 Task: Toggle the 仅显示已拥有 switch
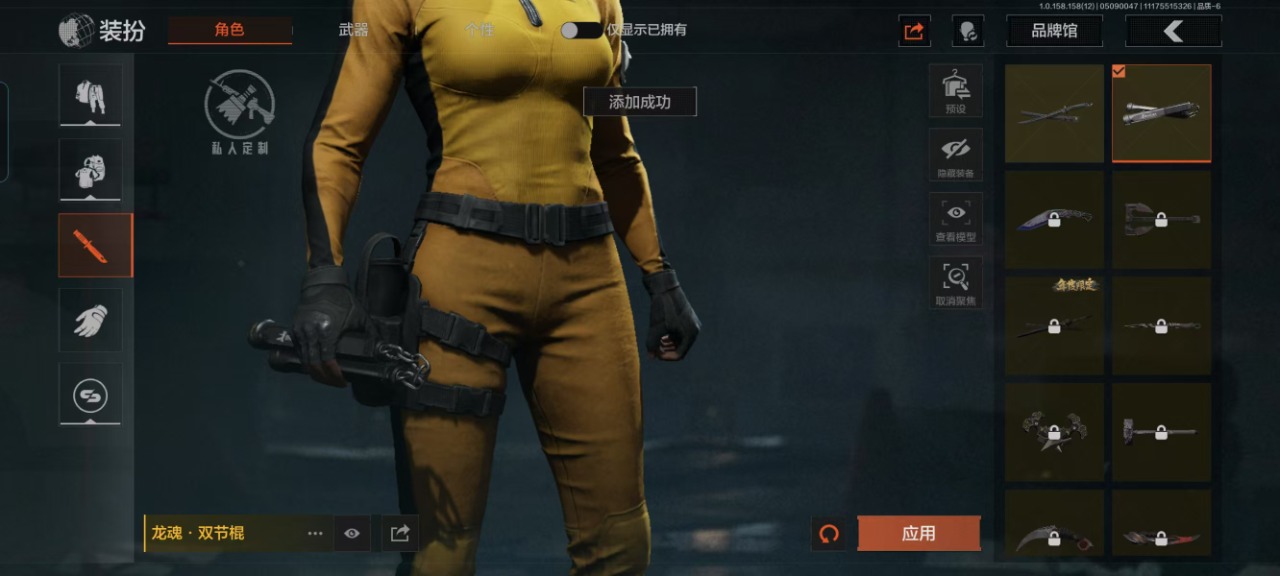coord(581,30)
